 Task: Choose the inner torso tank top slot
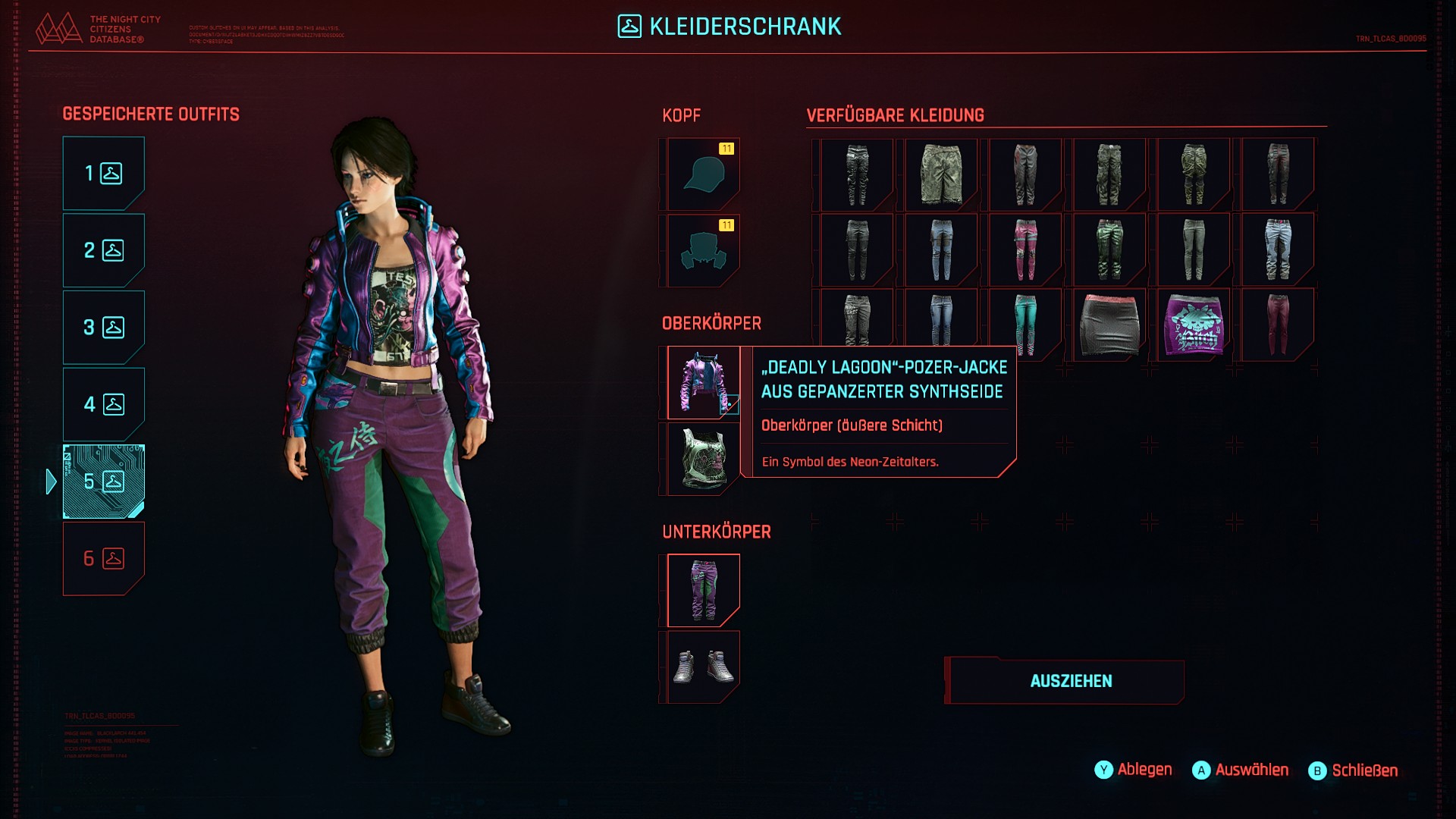click(703, 460)
